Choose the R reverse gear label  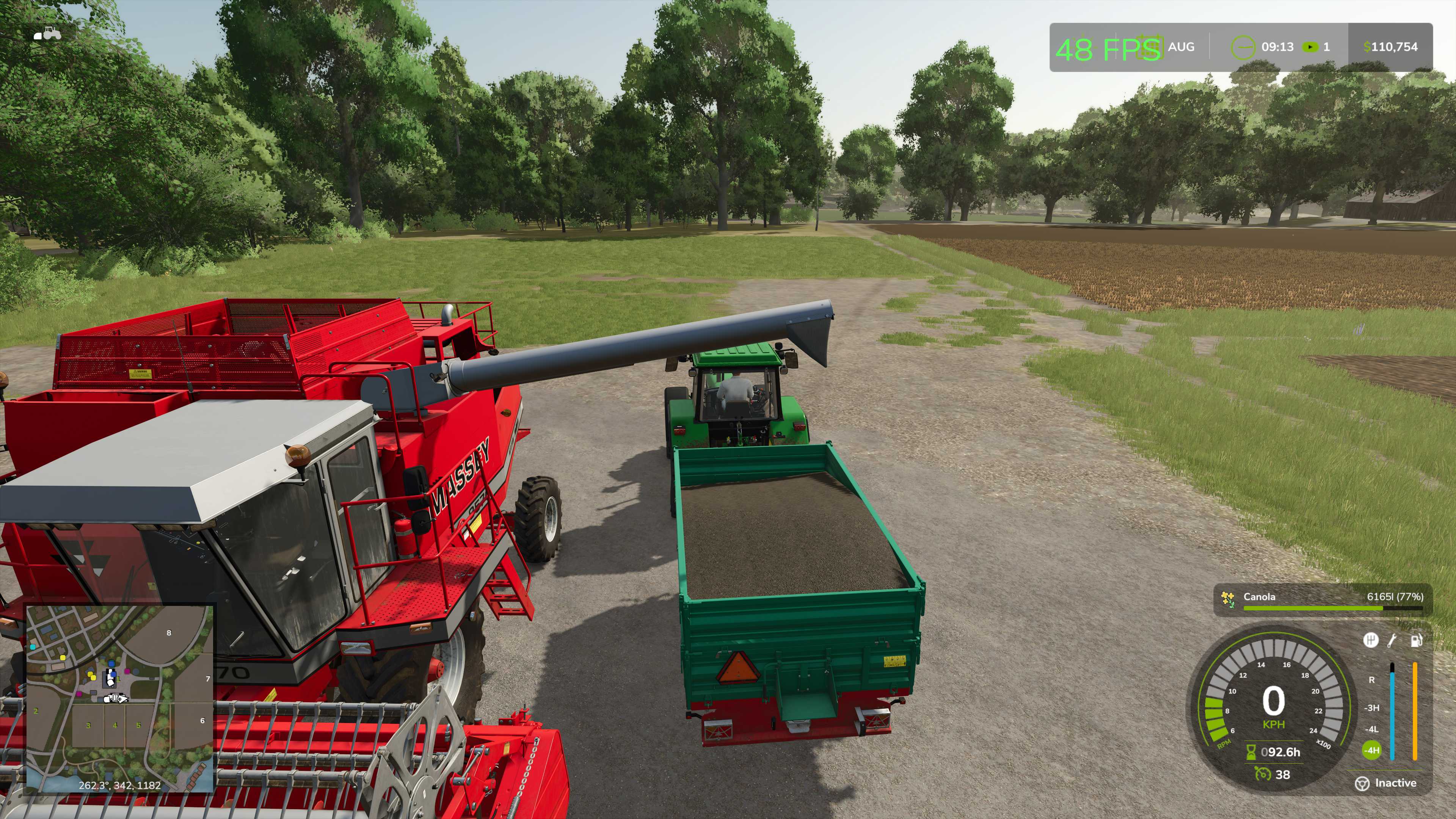(1372, 680)
